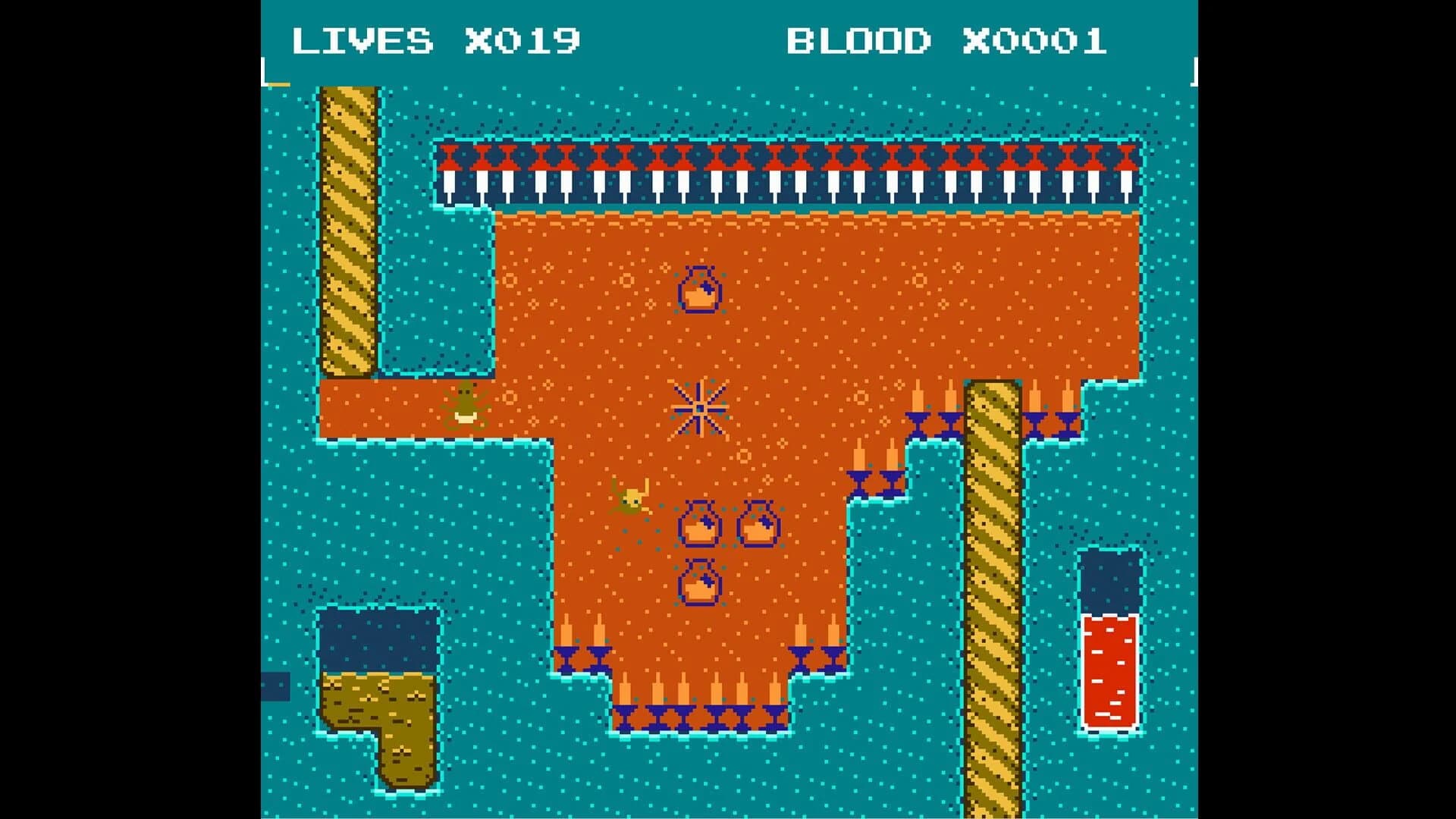The height and width of the screenshot is (819, 1456).
Task: Click the topmost blood jug pickup
Action: tap(700, 290)
